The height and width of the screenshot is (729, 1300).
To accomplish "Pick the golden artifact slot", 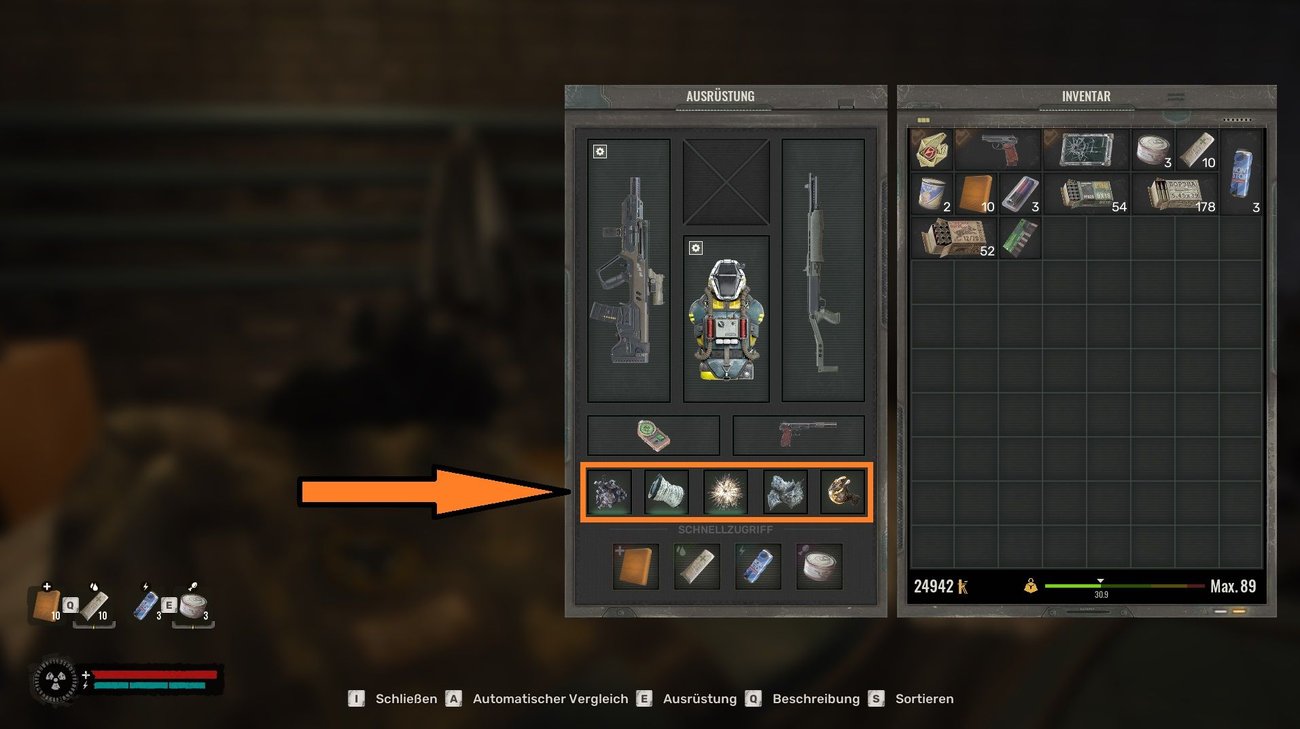I will [x=843, y=492].
